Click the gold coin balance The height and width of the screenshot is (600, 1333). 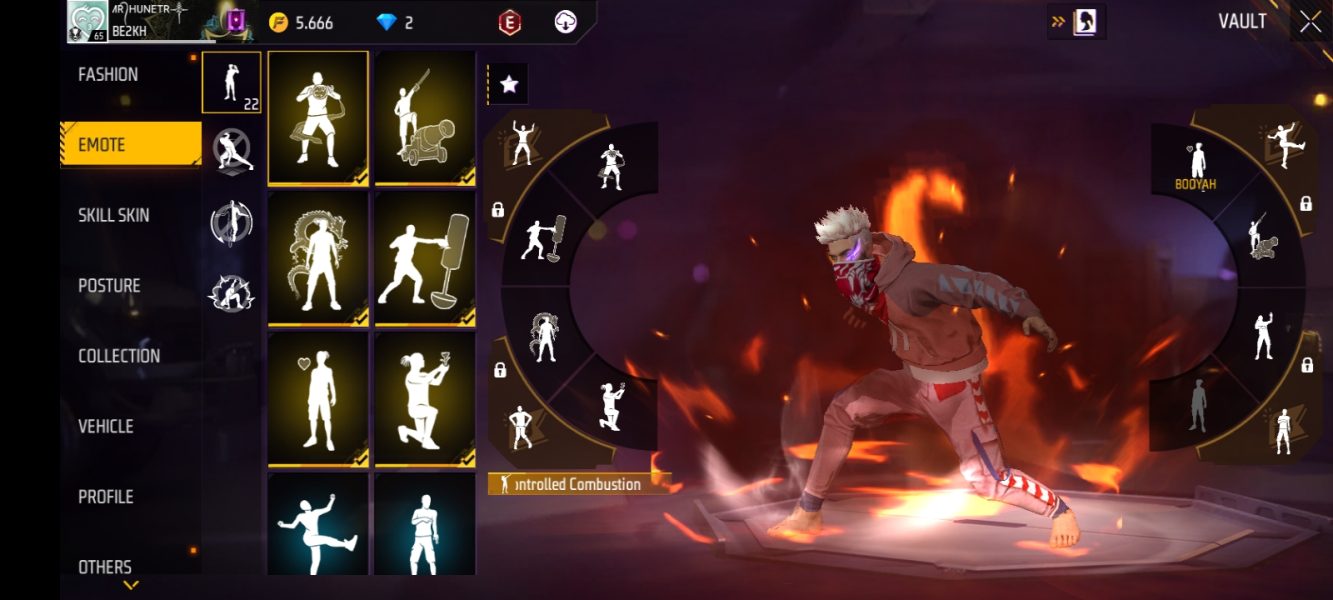click(301, 22)
